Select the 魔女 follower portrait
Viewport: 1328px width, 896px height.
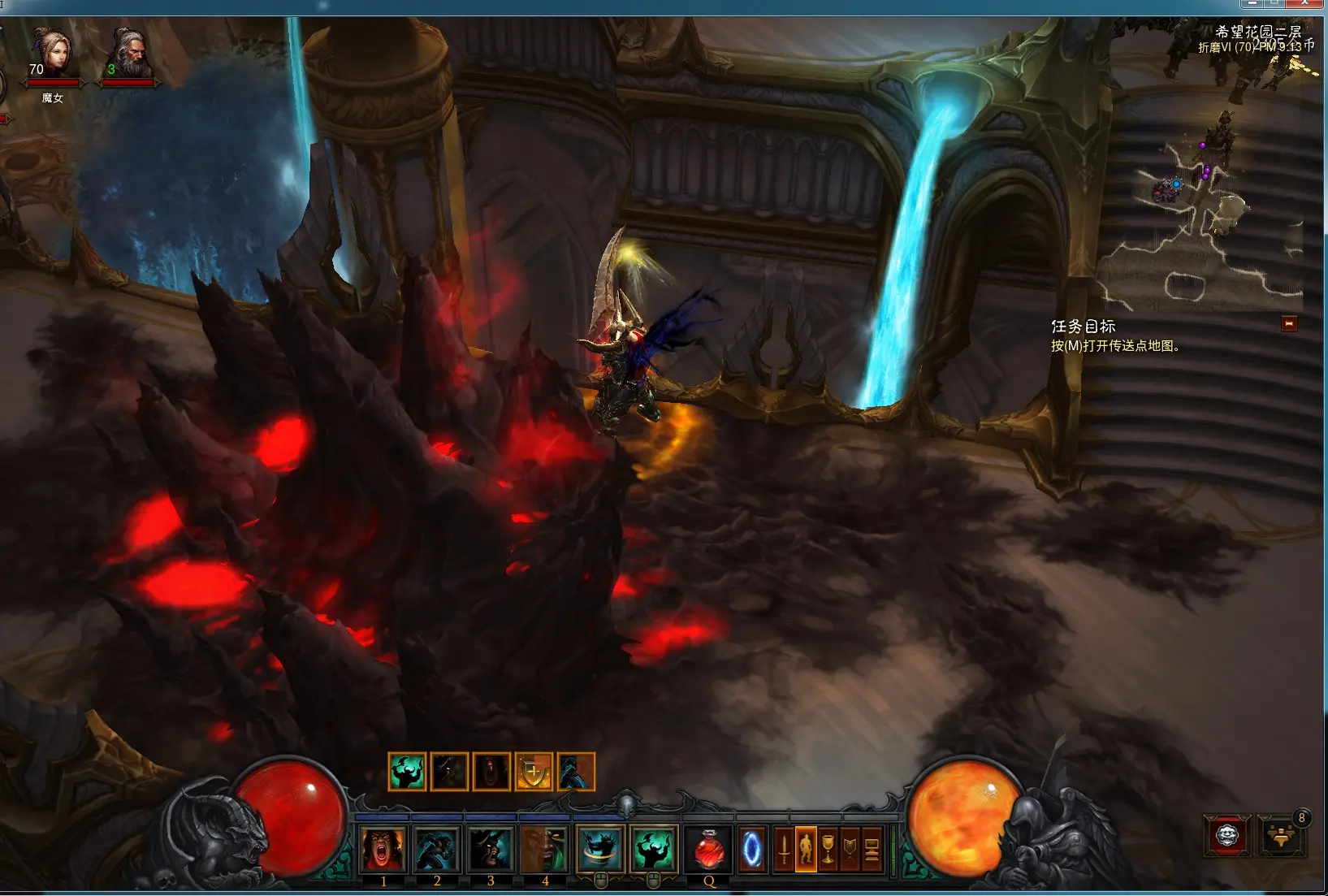[51, 53]
